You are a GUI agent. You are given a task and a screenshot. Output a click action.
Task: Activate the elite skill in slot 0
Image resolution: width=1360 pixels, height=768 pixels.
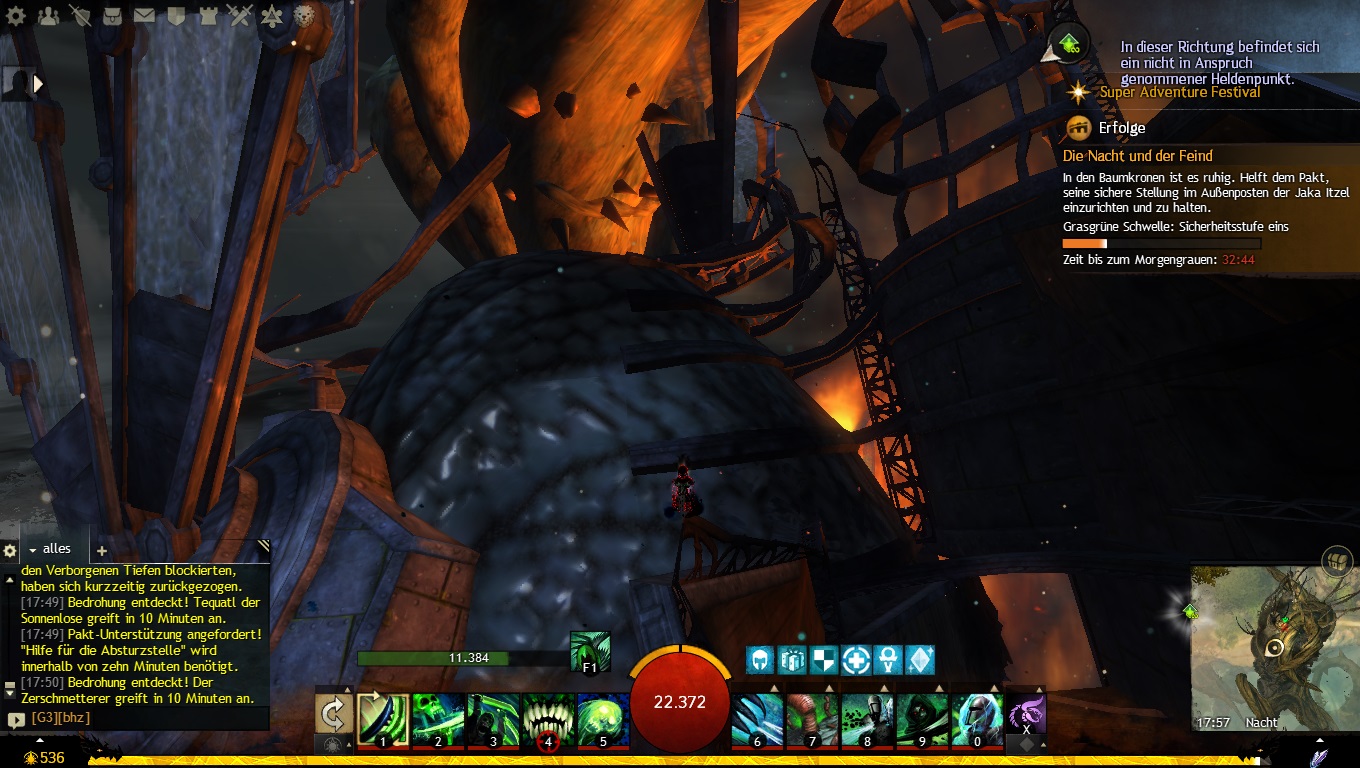(x=976, y=720)
